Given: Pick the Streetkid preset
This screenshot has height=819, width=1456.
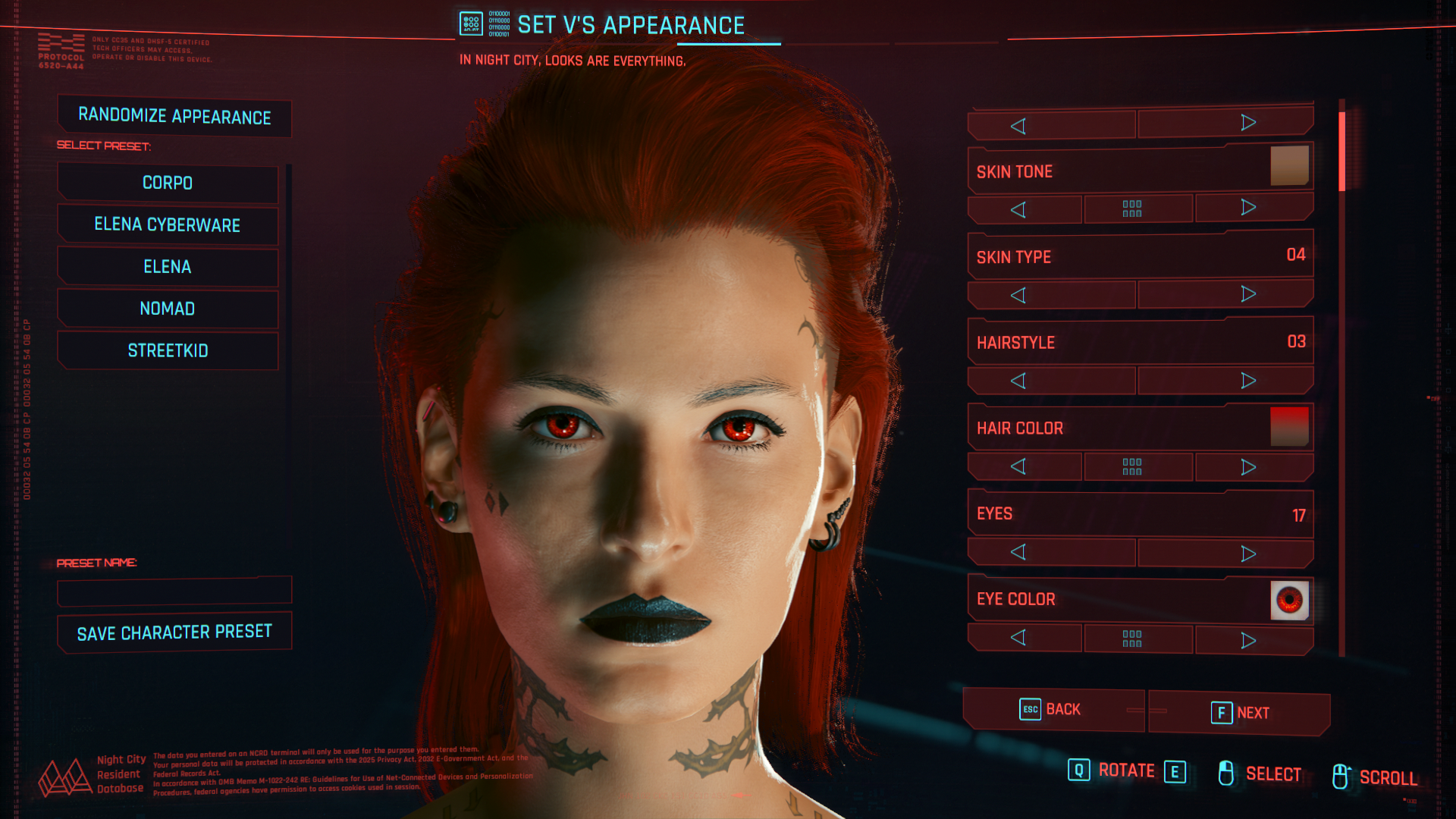Looking at the screenshot, I should click(x=168, y=350).
